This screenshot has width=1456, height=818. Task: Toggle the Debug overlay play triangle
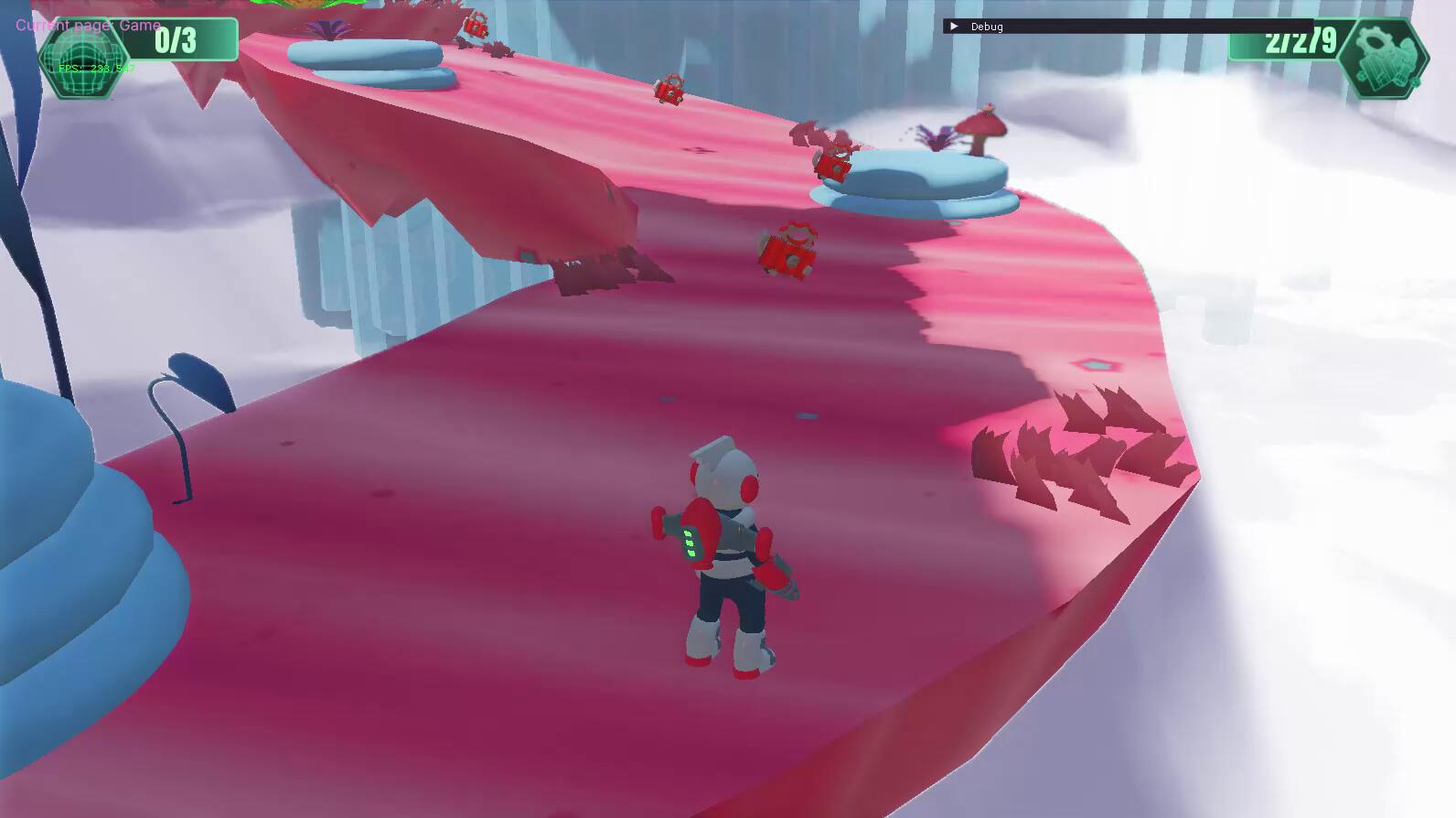(954, 27)
